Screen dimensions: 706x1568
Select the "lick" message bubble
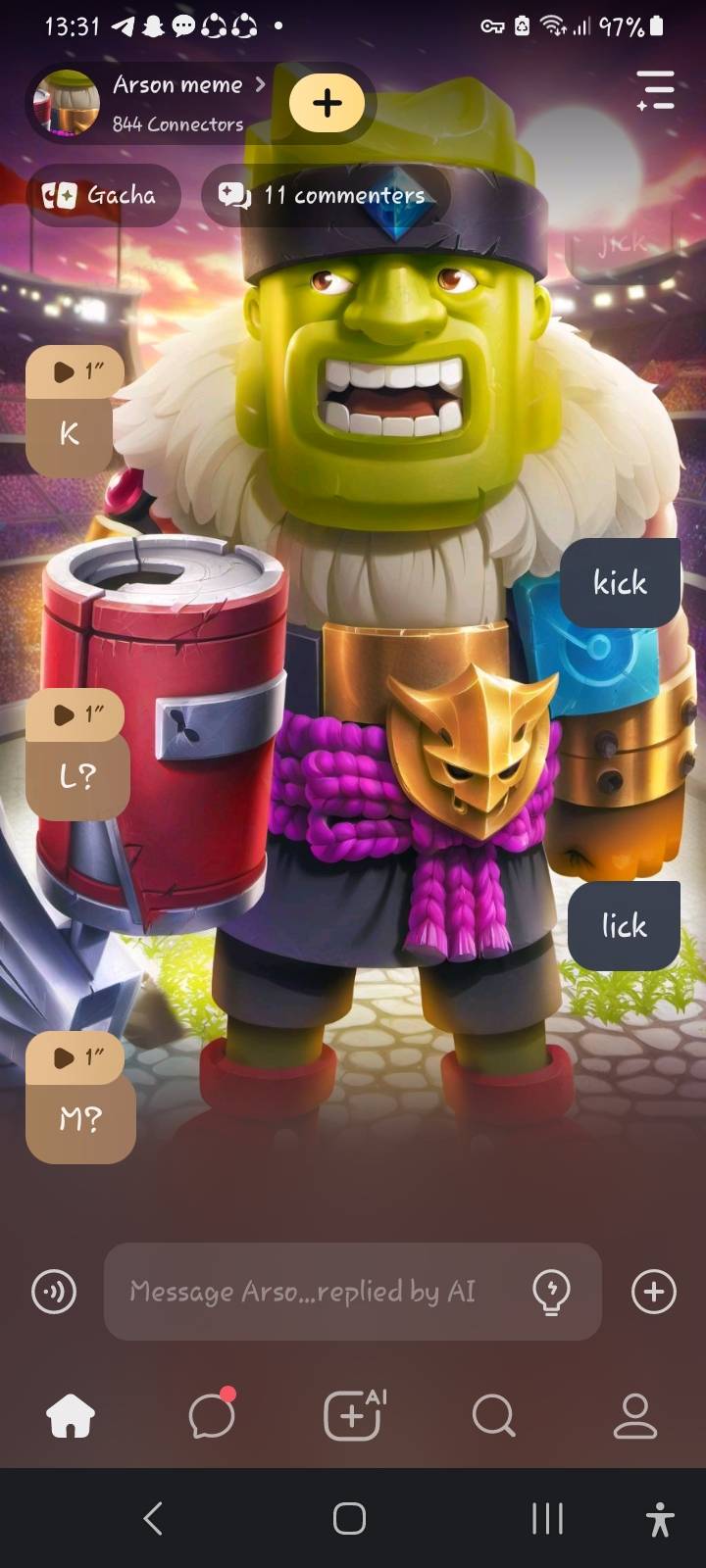[x=624, y=926]
